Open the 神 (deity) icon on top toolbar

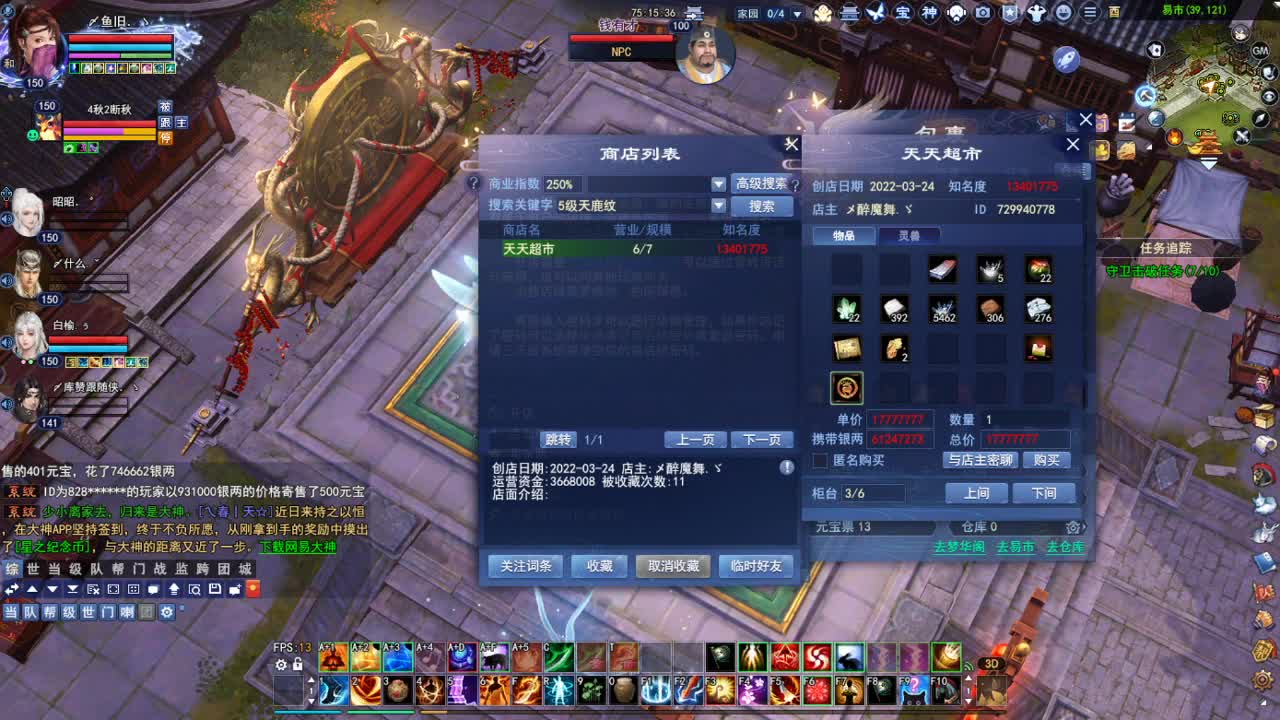[x=928, y=13]
